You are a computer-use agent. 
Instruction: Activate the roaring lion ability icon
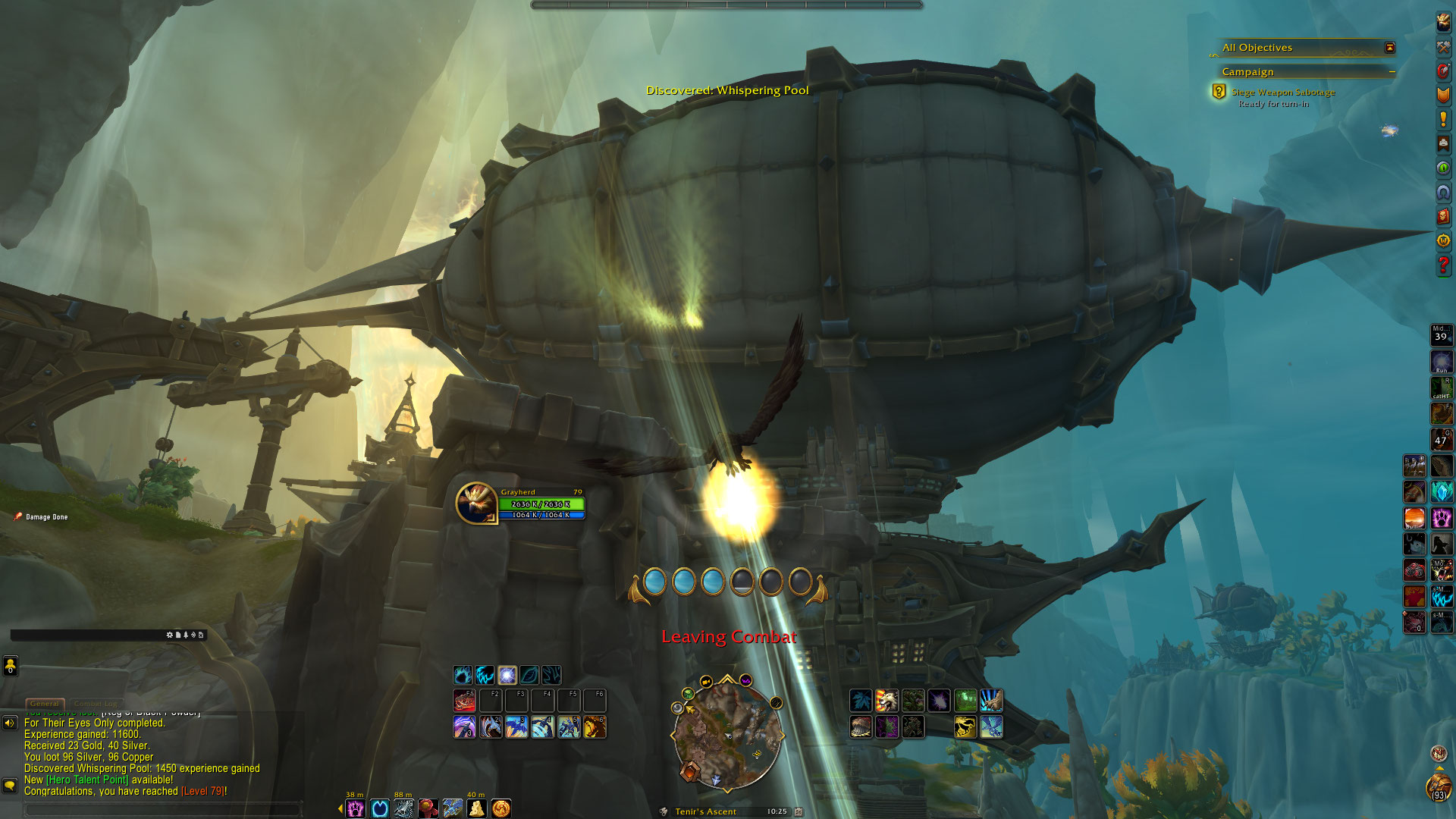pyautogui.click(x=886, y=700)
